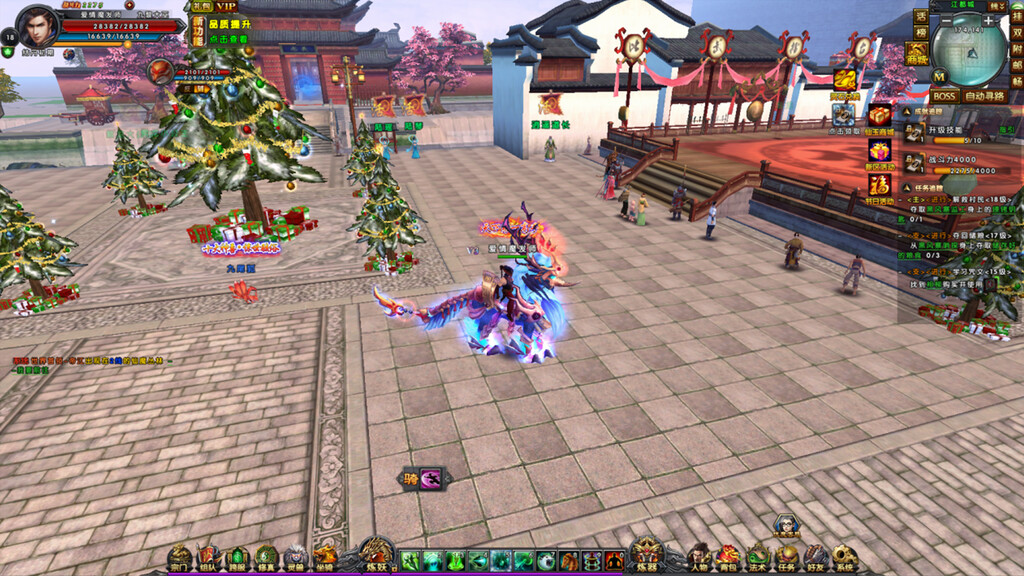Image resolution: width=1024 pixels, height=576 pixels.
Task: Open the 炼器 forging menu
Action: tap(646, 555)
